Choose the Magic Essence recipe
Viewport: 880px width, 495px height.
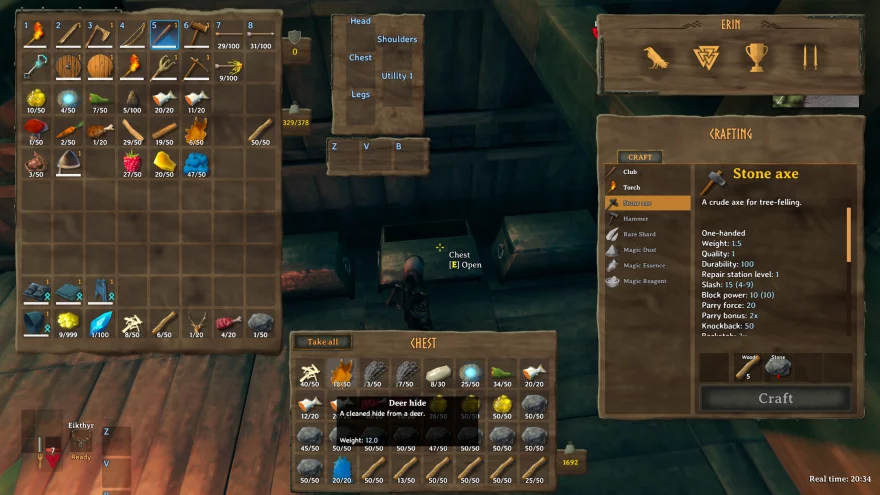point(645,265)
